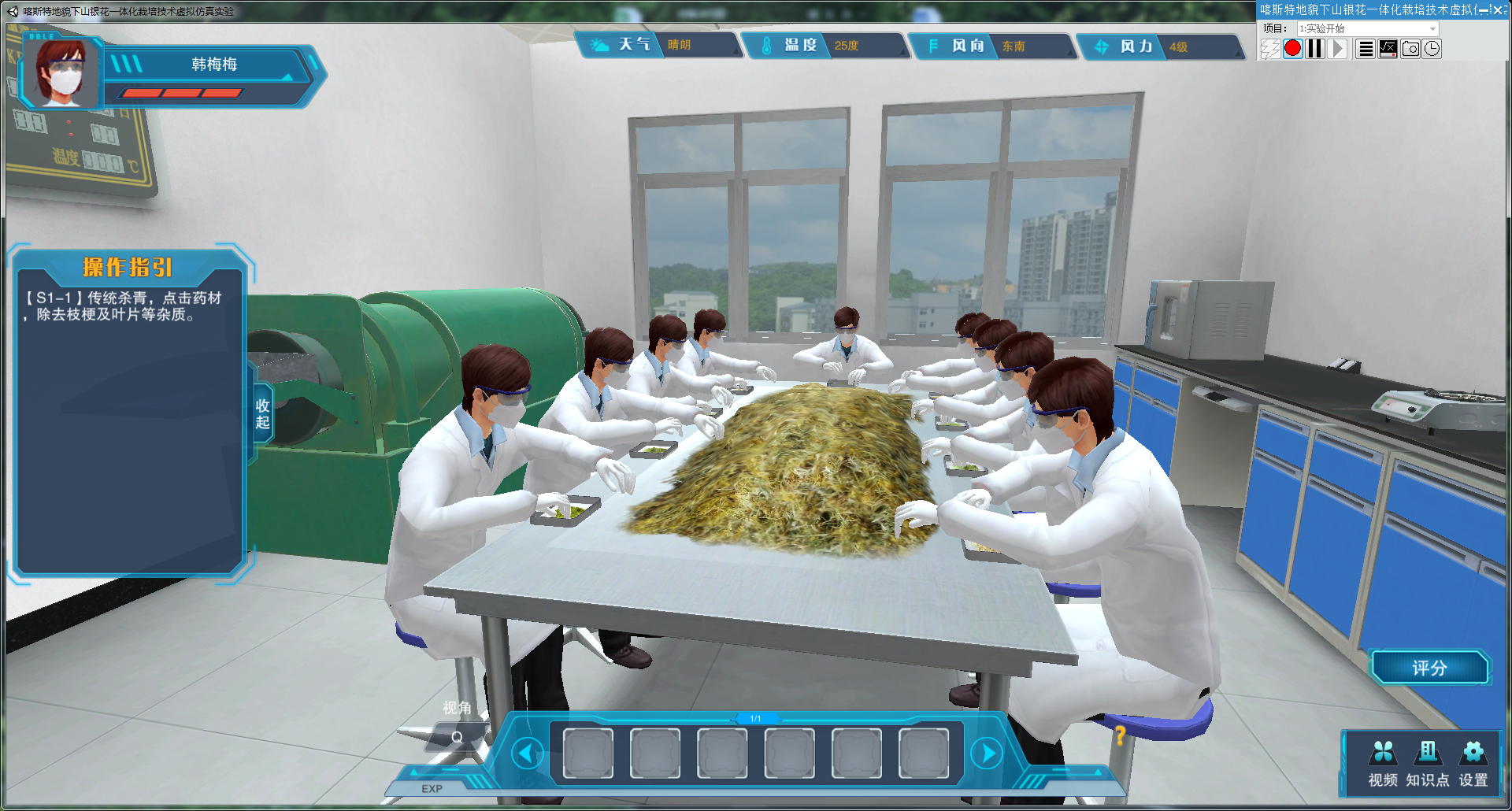Click the red record button
This screenshot has width=1512, height=811.
(x=1293, y=49)
